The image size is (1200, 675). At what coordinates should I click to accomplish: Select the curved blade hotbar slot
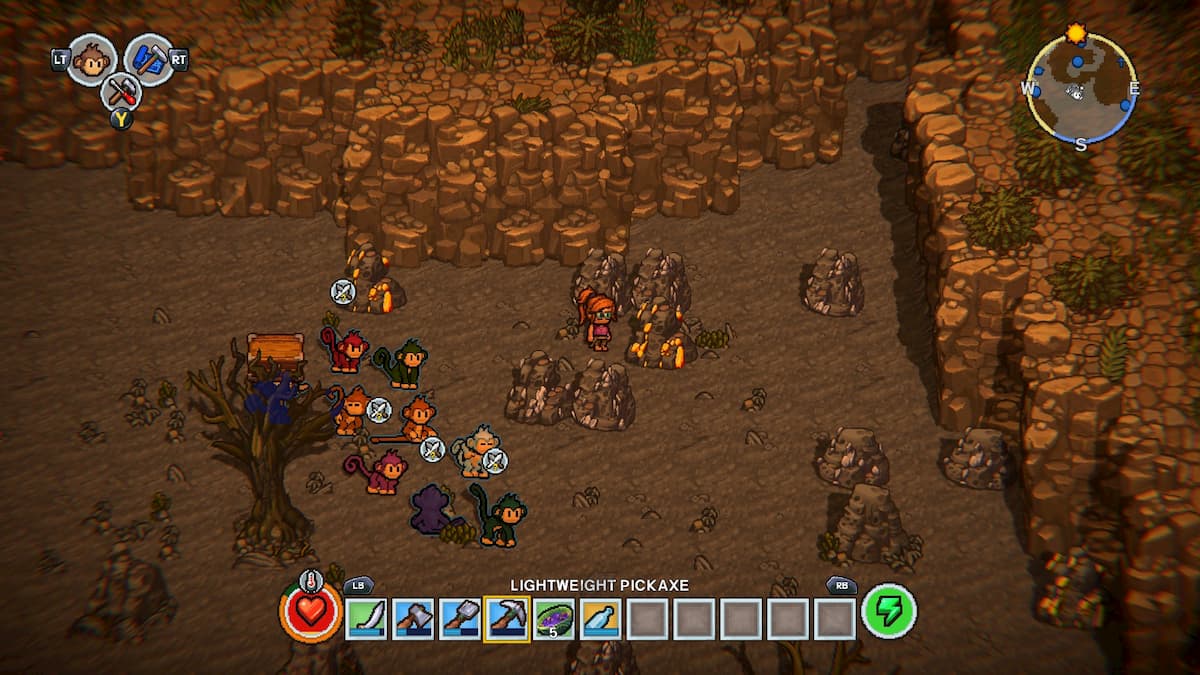pos(366,619)
